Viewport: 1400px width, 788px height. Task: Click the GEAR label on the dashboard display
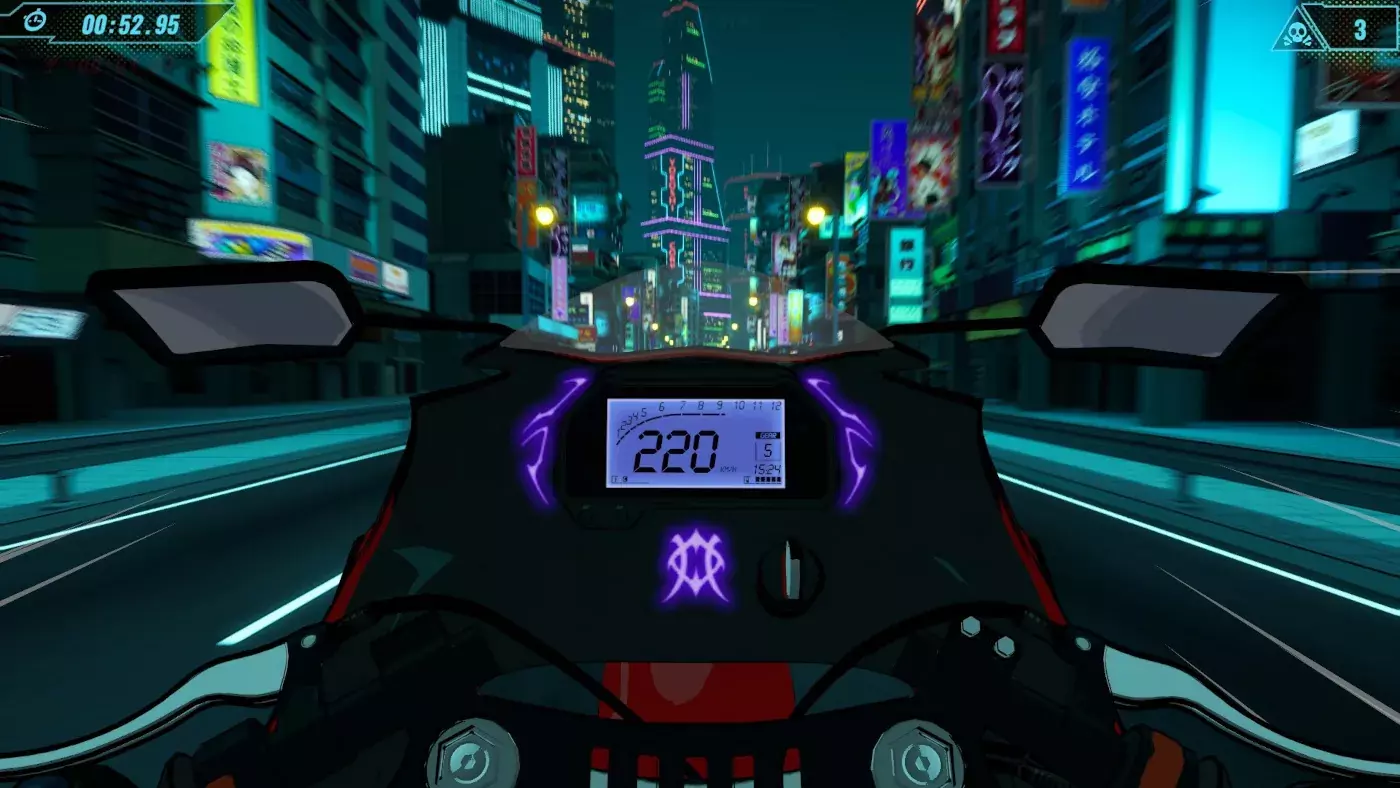768,434
